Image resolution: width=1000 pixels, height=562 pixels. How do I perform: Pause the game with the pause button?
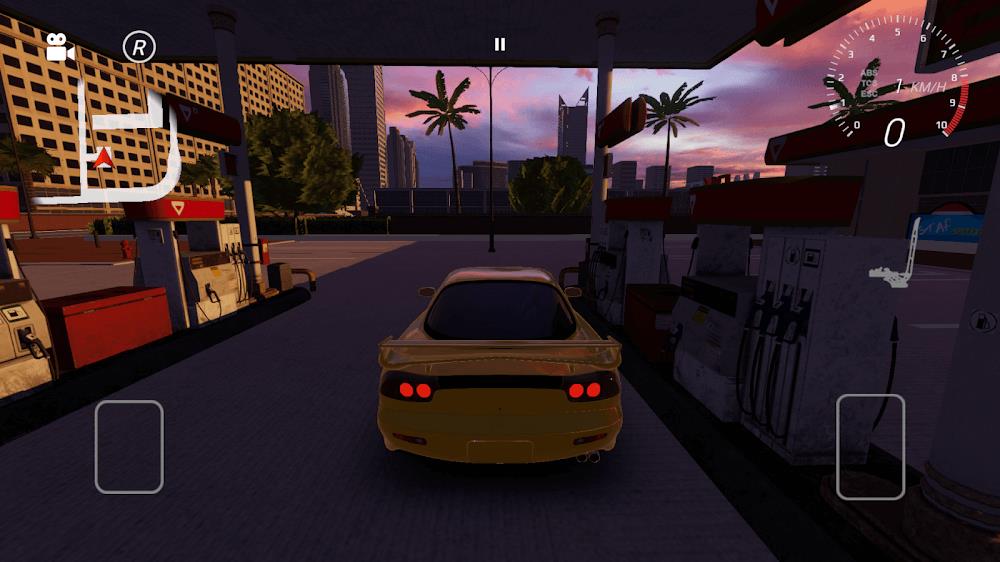click(500, 44)
